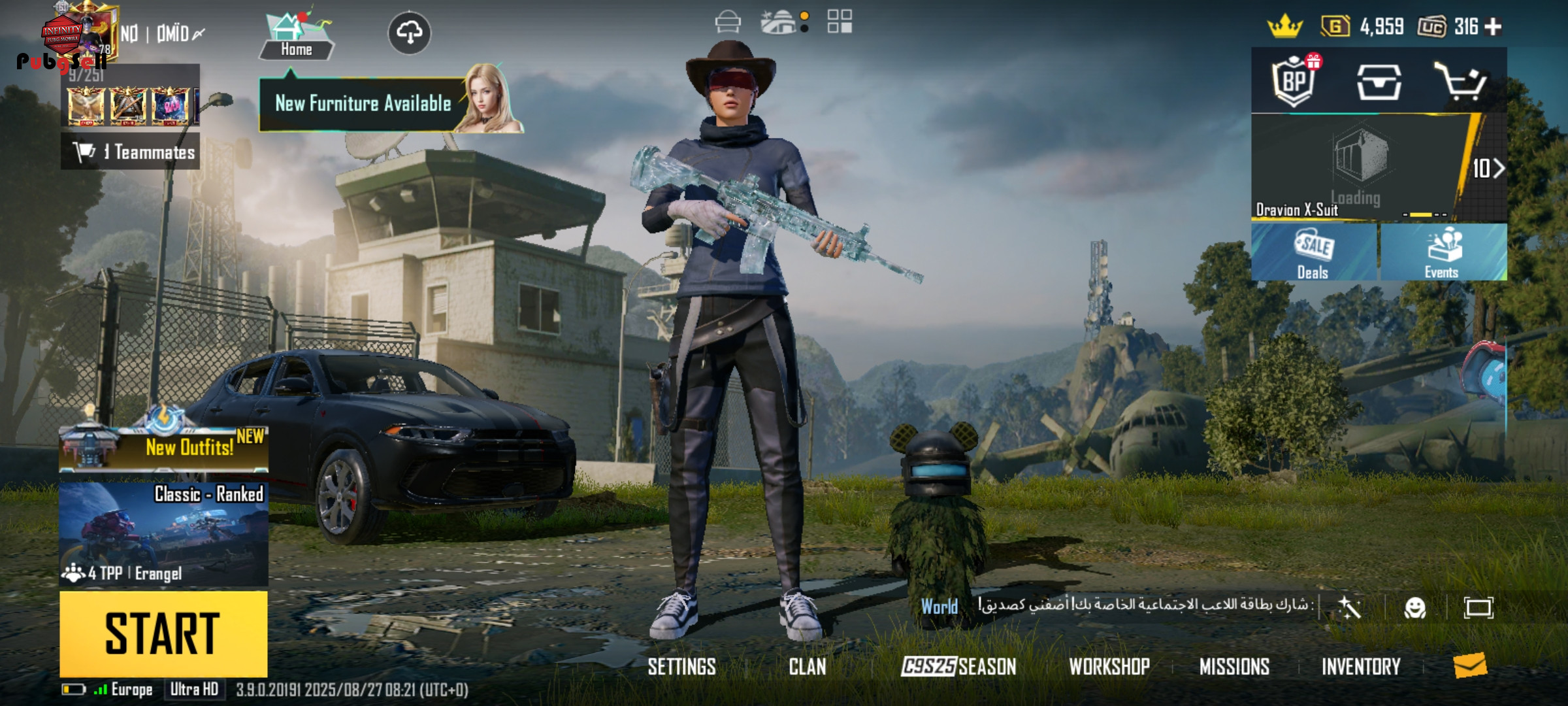This screenshot has height=706, width=1568.
Task: Open the MISSIONS menu
Action: click(1234, 667)
